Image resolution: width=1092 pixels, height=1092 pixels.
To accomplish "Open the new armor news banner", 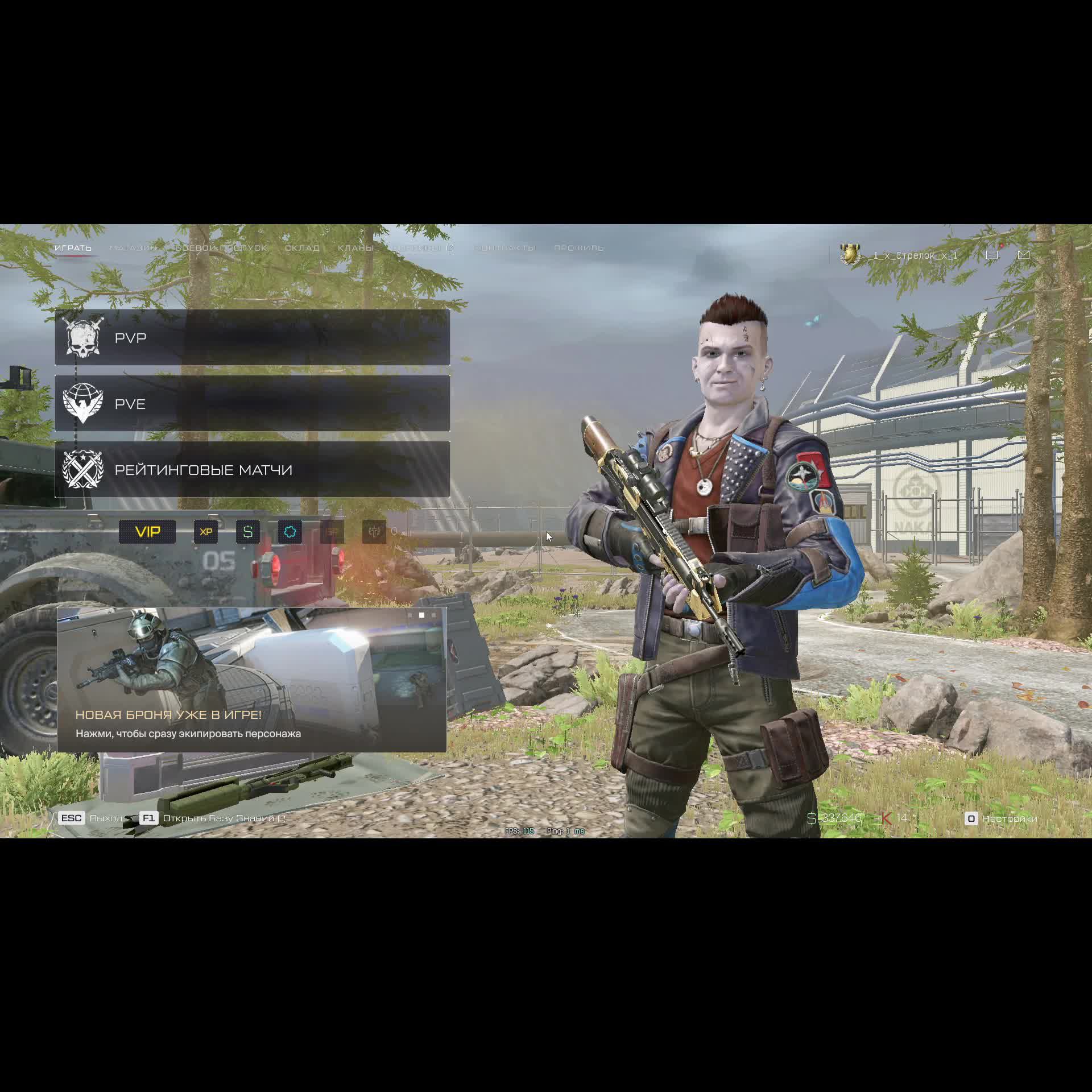I will coord(252,680).
